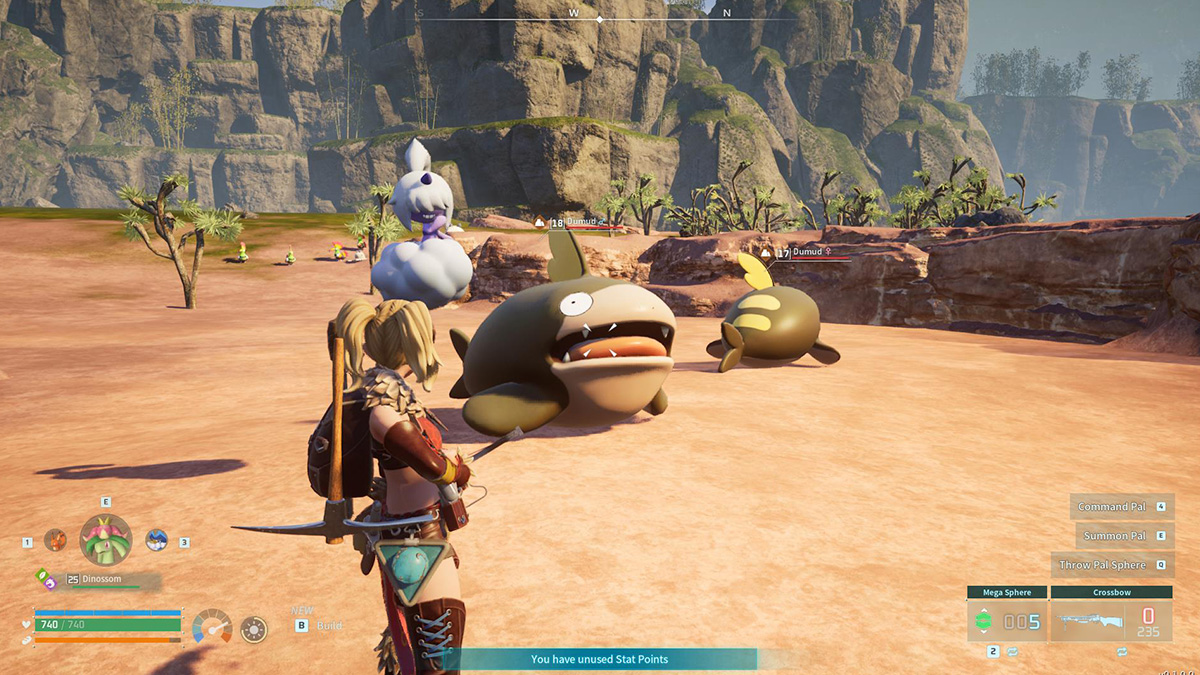The width and height of the screenshot is (1200, 675).
Task: Click the sun time-of-day icon
Action: tap(254, 629)
